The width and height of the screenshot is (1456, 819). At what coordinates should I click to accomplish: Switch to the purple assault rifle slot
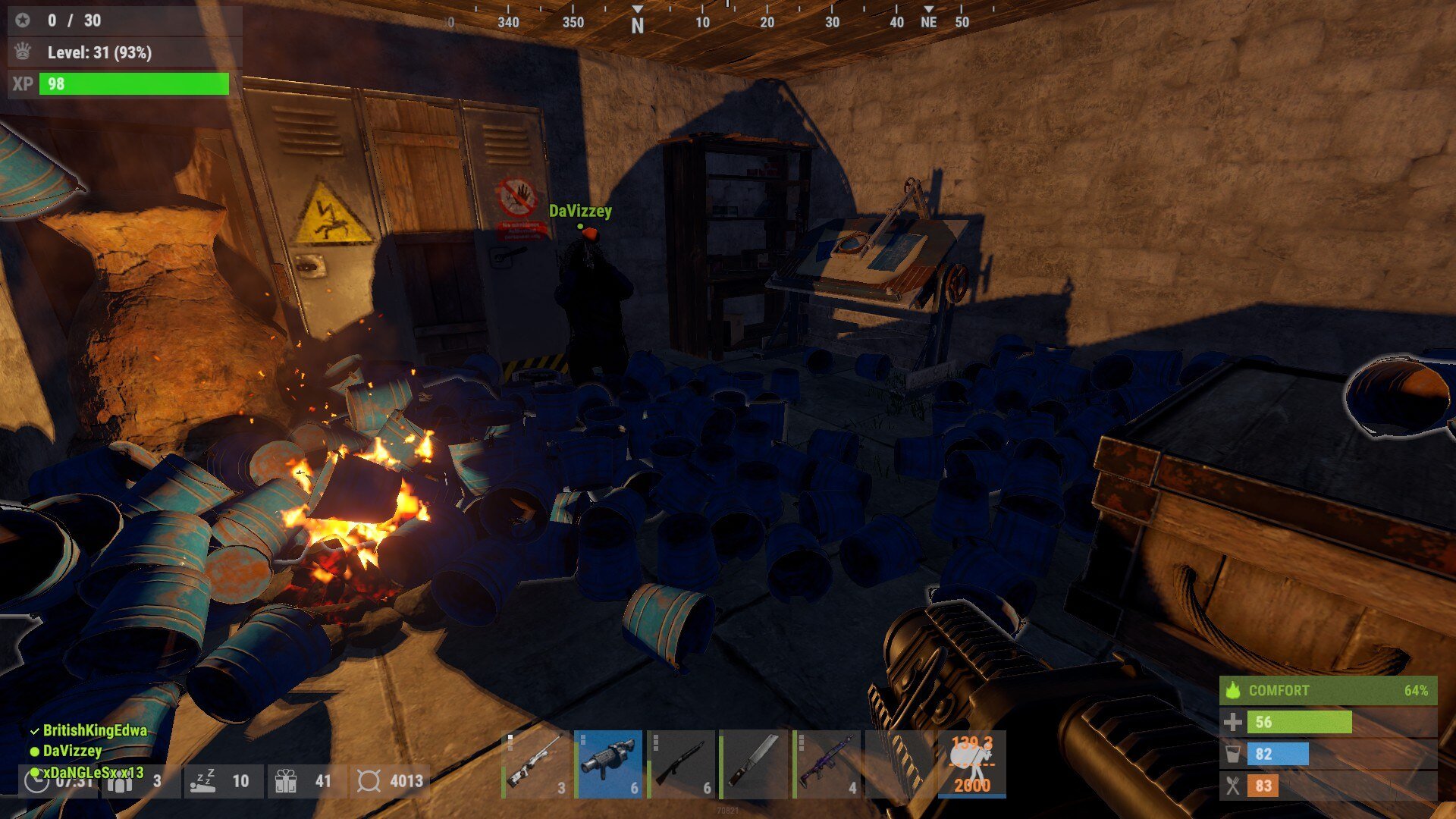(827, 764)
